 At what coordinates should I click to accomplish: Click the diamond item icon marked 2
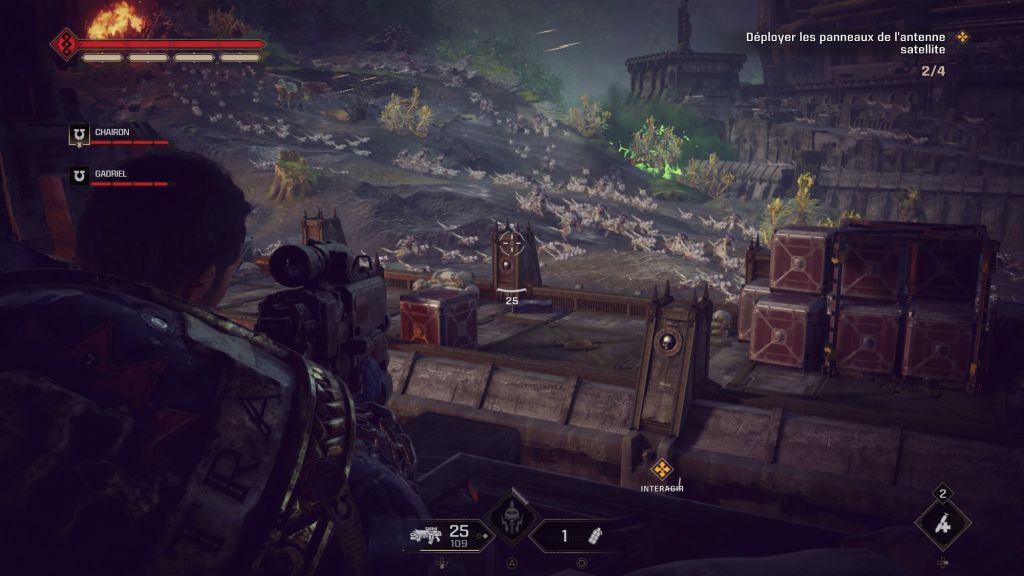click(x=942, y=523)
